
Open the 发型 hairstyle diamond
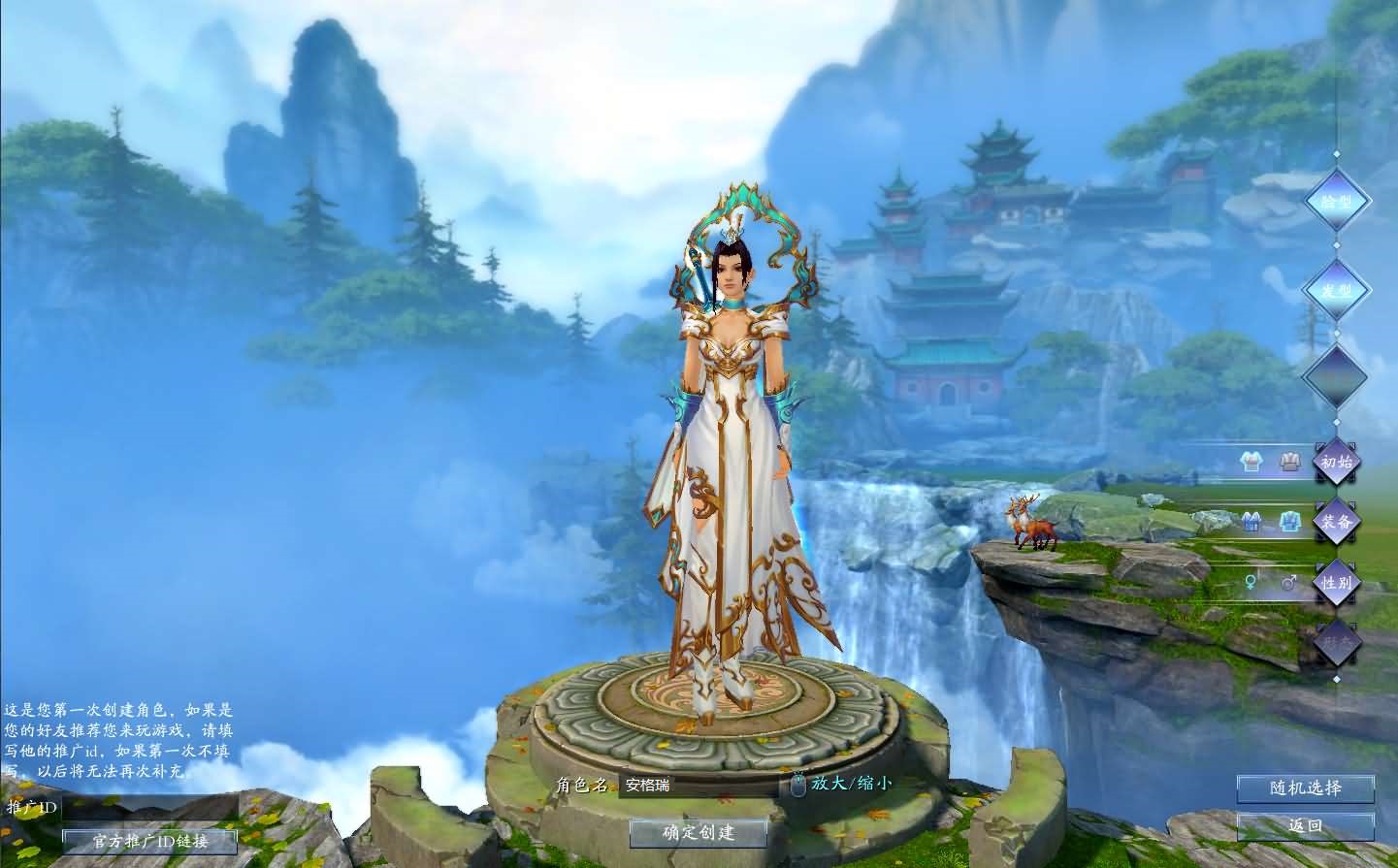click(1339, 288)
